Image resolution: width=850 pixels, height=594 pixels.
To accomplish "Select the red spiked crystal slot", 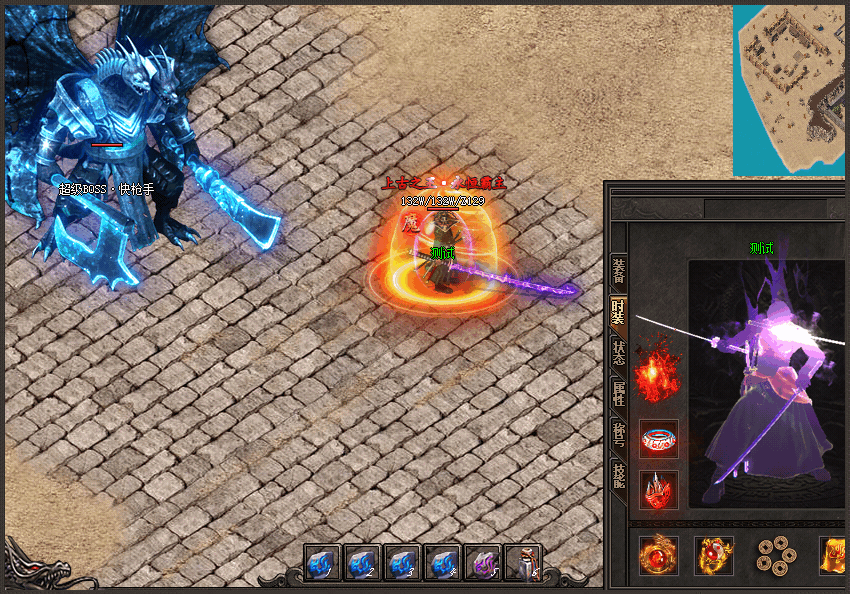I will 658,490.
